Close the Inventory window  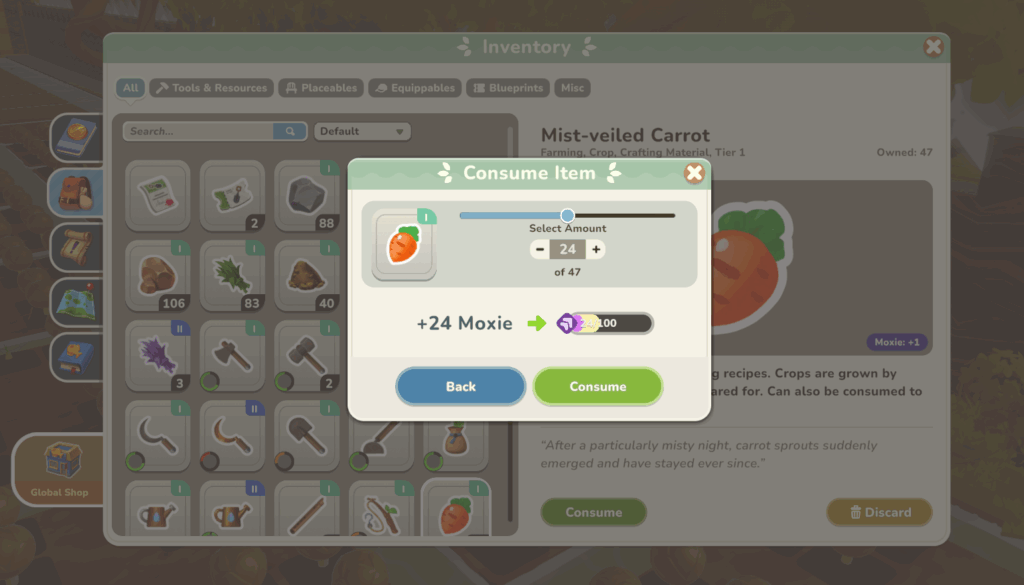point(933,47)
